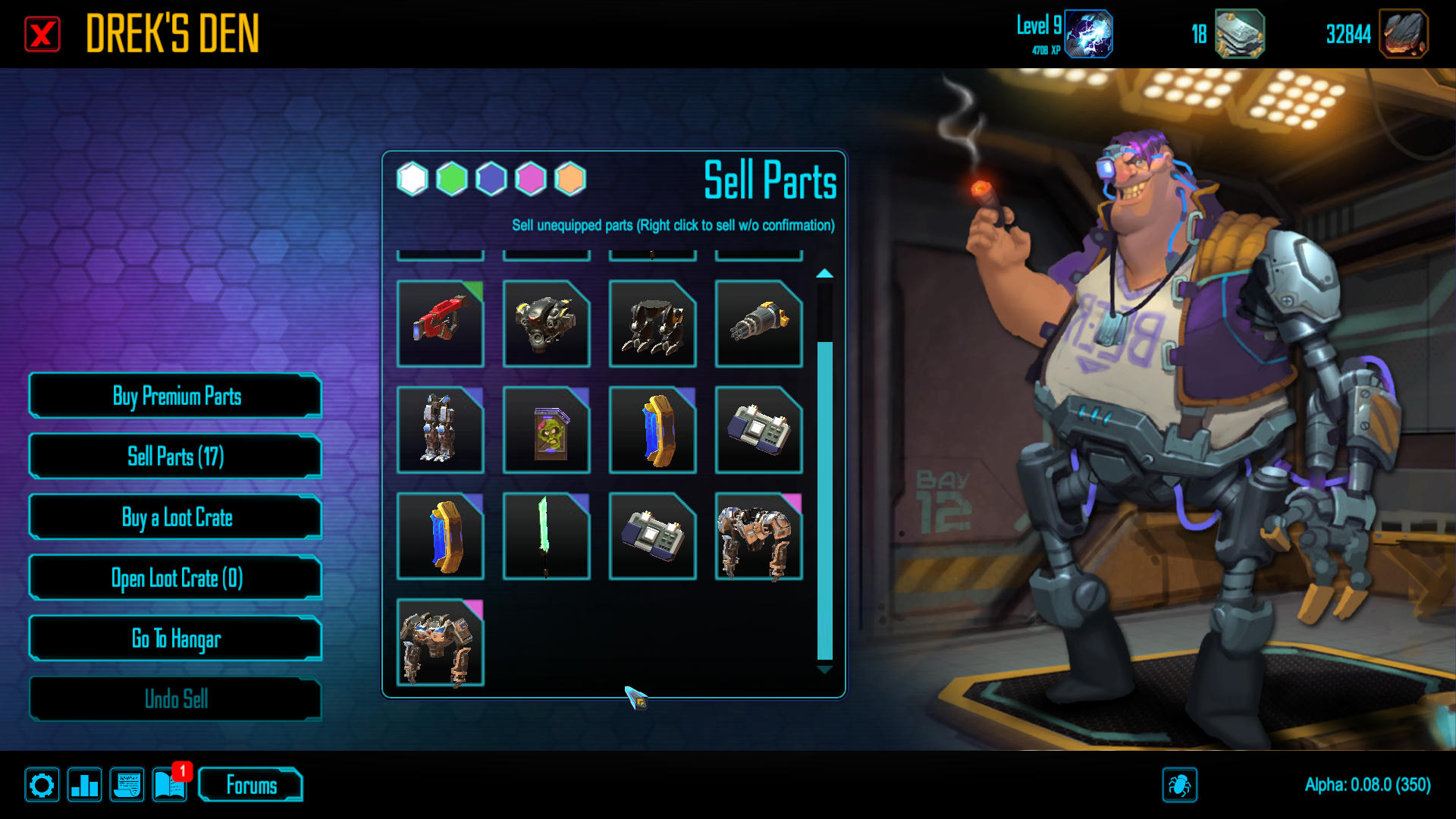Pick the green energy sword part
Viewport: 1456px width, 819px height.
547,536
